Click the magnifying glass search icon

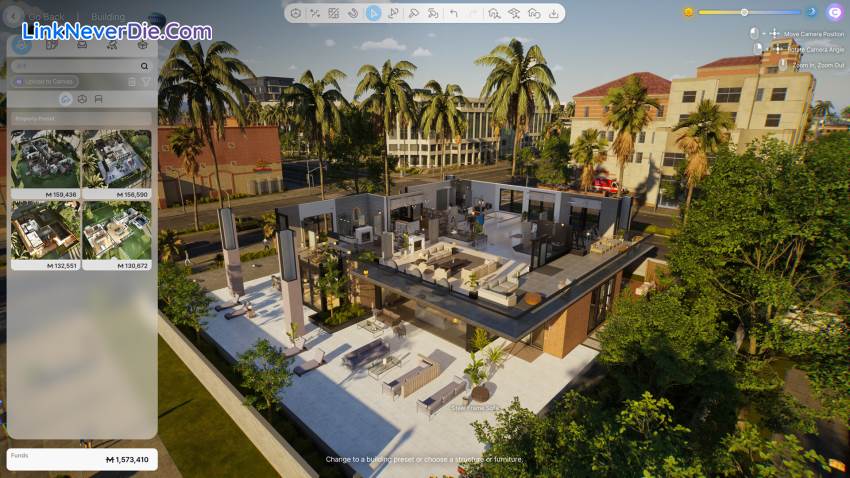(144, 66)
